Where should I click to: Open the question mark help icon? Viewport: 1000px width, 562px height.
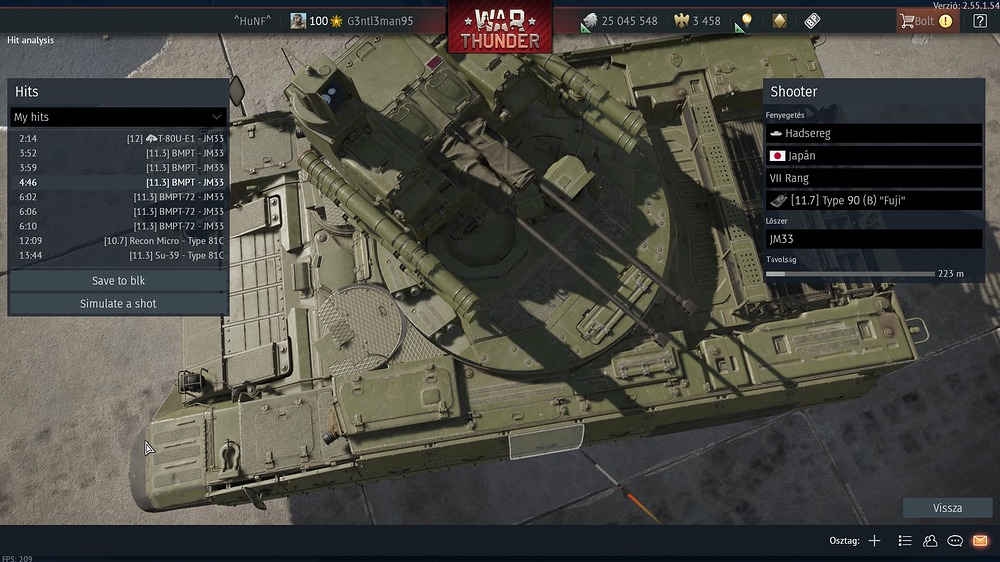click(980, 21)
